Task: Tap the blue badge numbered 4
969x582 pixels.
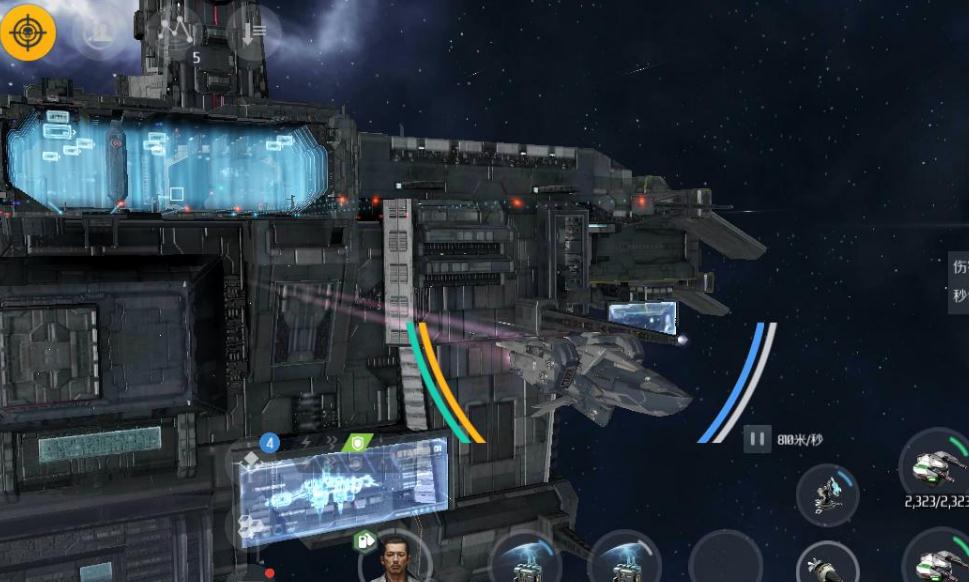Action: 269,441
